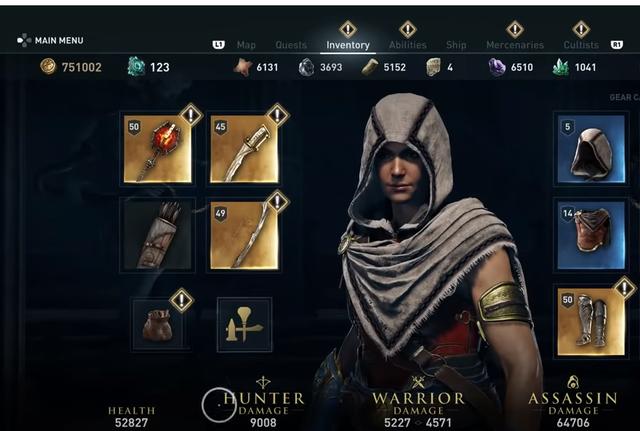Select the slot with the tool symbol
640x431 pixels.
tap(244, 325)
